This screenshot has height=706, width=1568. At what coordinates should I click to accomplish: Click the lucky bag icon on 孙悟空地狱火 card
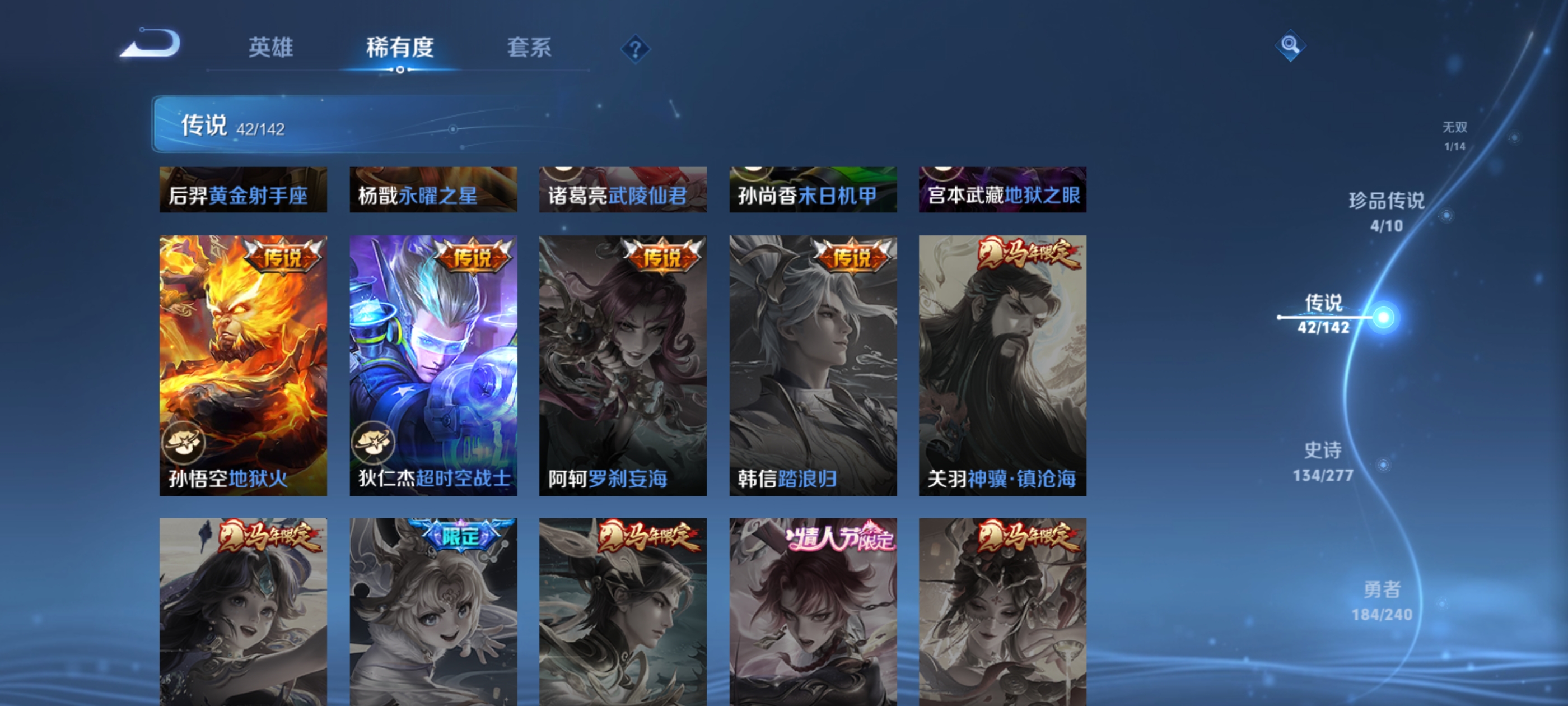tap(184, 443)
